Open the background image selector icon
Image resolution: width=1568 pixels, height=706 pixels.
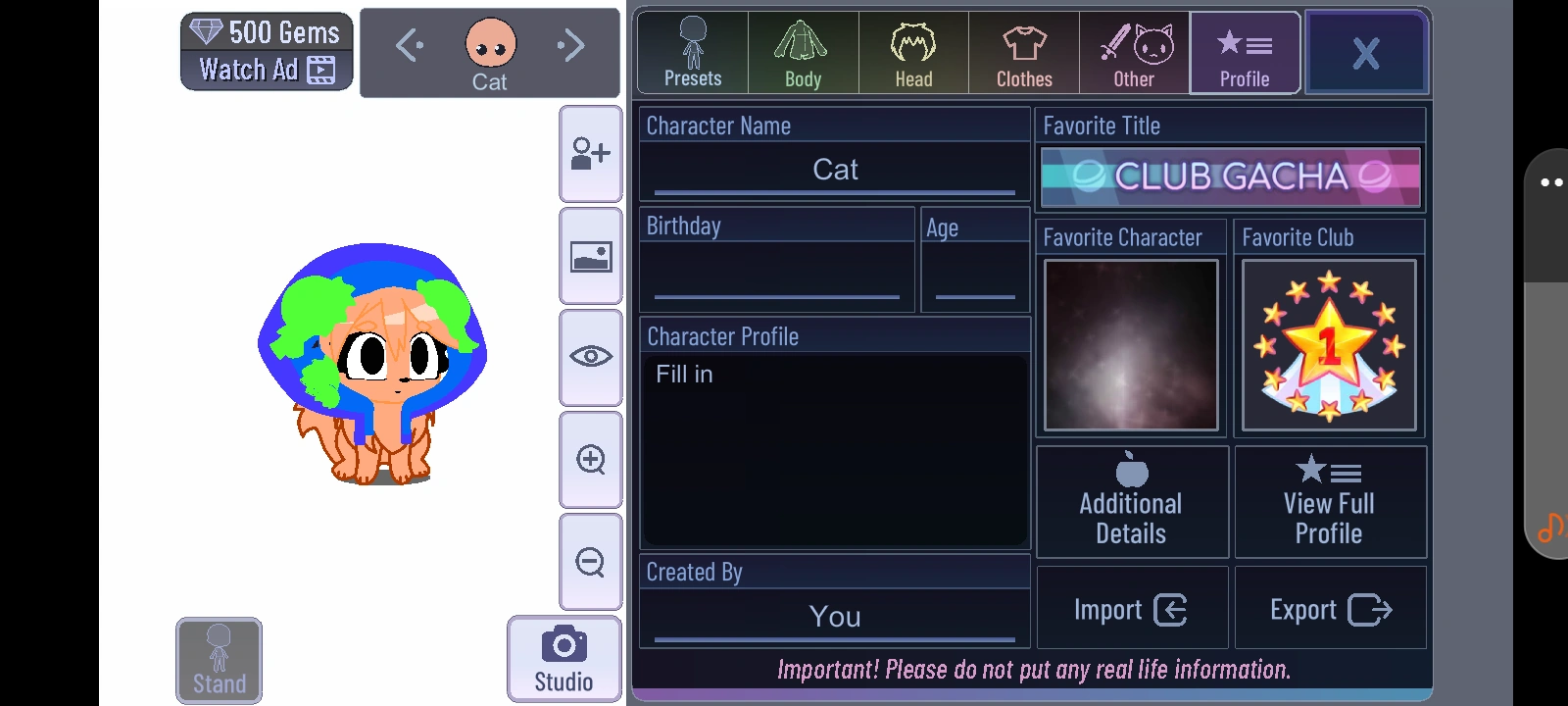590,257
